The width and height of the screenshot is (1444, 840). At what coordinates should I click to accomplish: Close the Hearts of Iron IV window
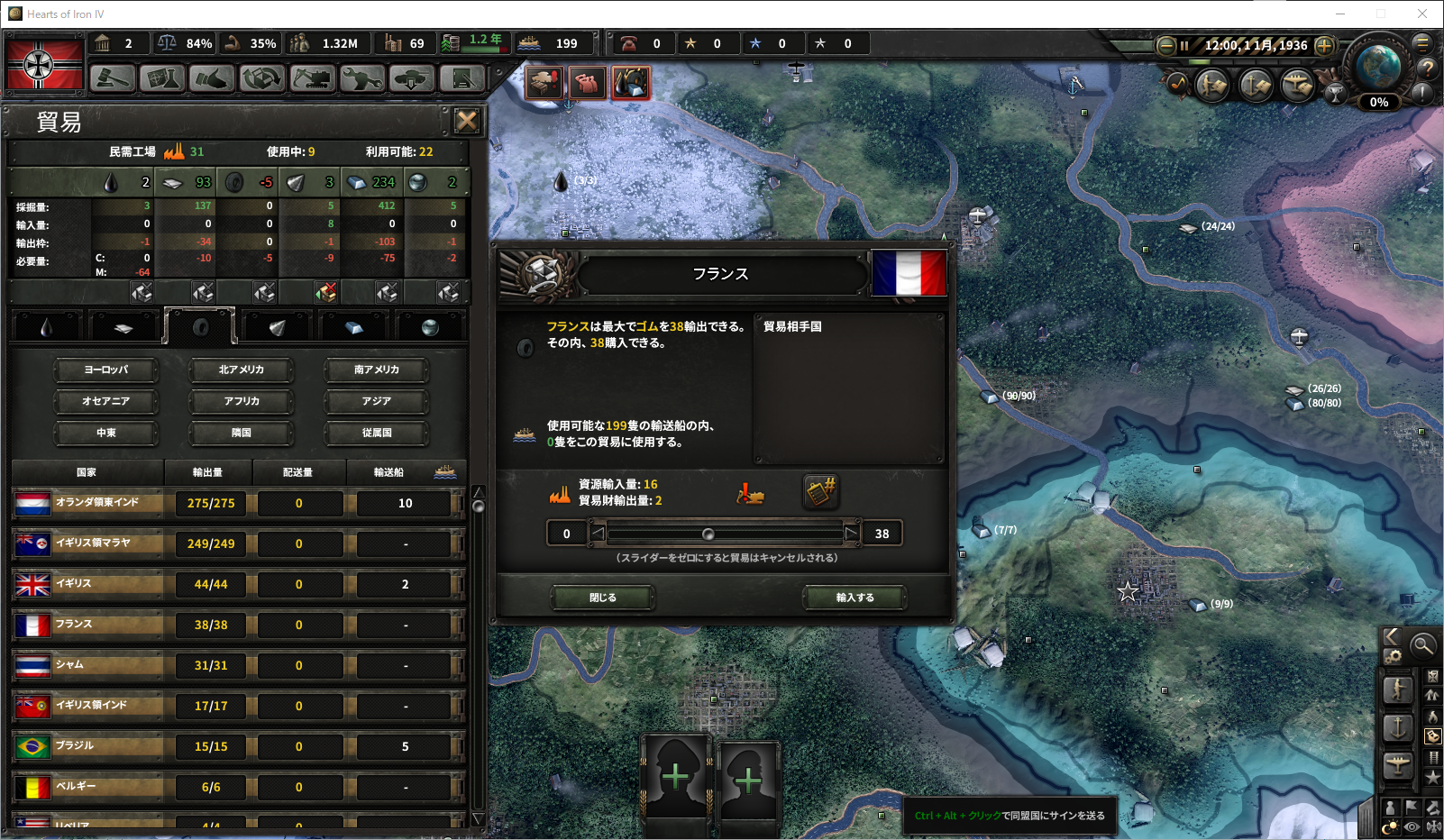[x=1422, y=14]
